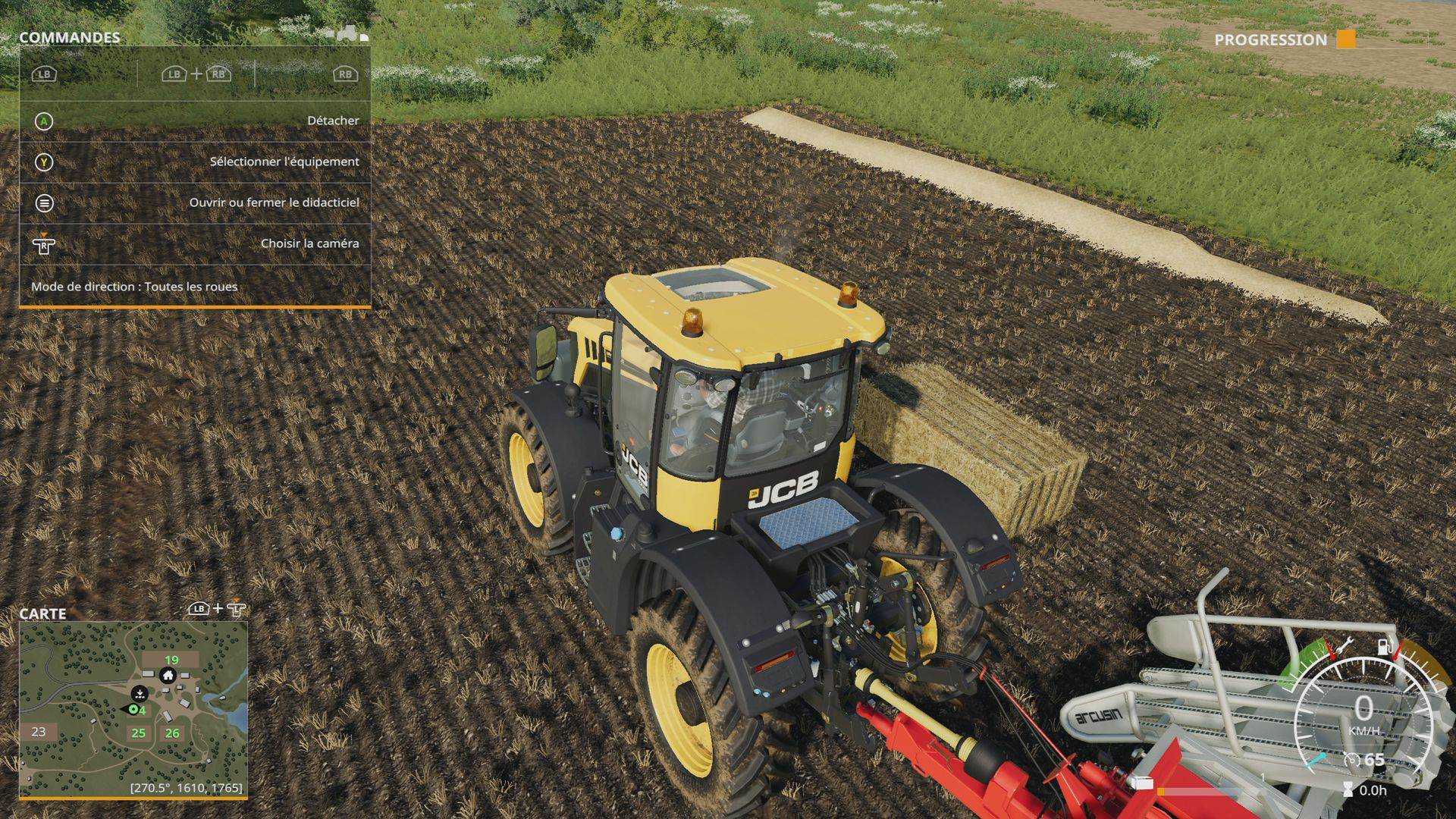Click the orange PROGRESSION indicator square
This screenshot has width=1456, height=819.
click(x=1348, y=38)
